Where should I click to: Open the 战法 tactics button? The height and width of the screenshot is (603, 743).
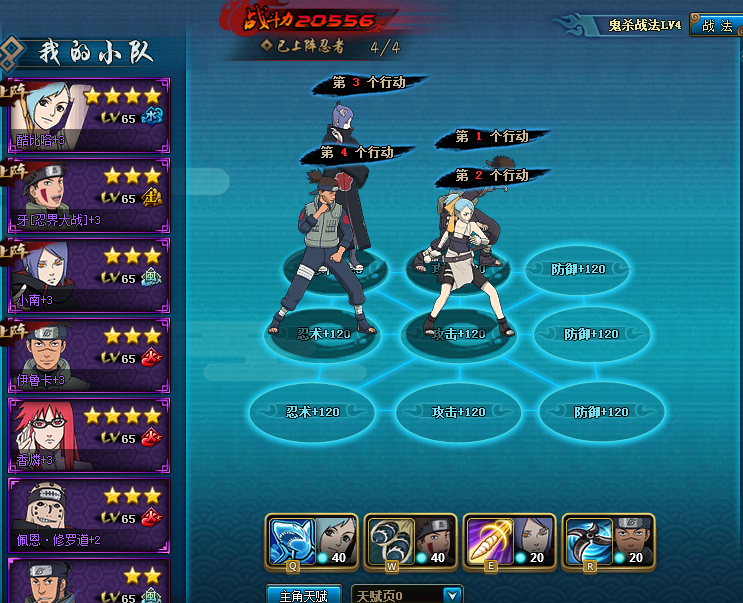pos(716,26)
